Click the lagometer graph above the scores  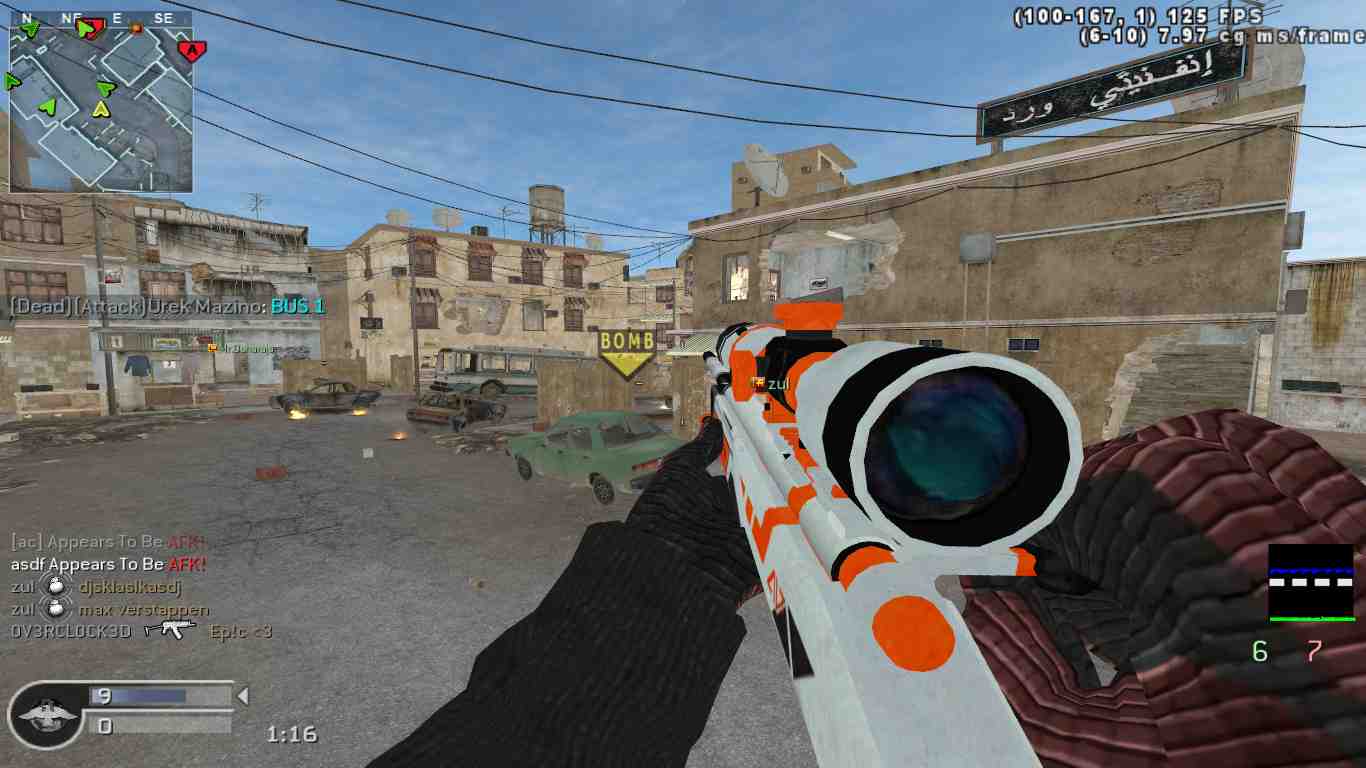pos(1310,583)
